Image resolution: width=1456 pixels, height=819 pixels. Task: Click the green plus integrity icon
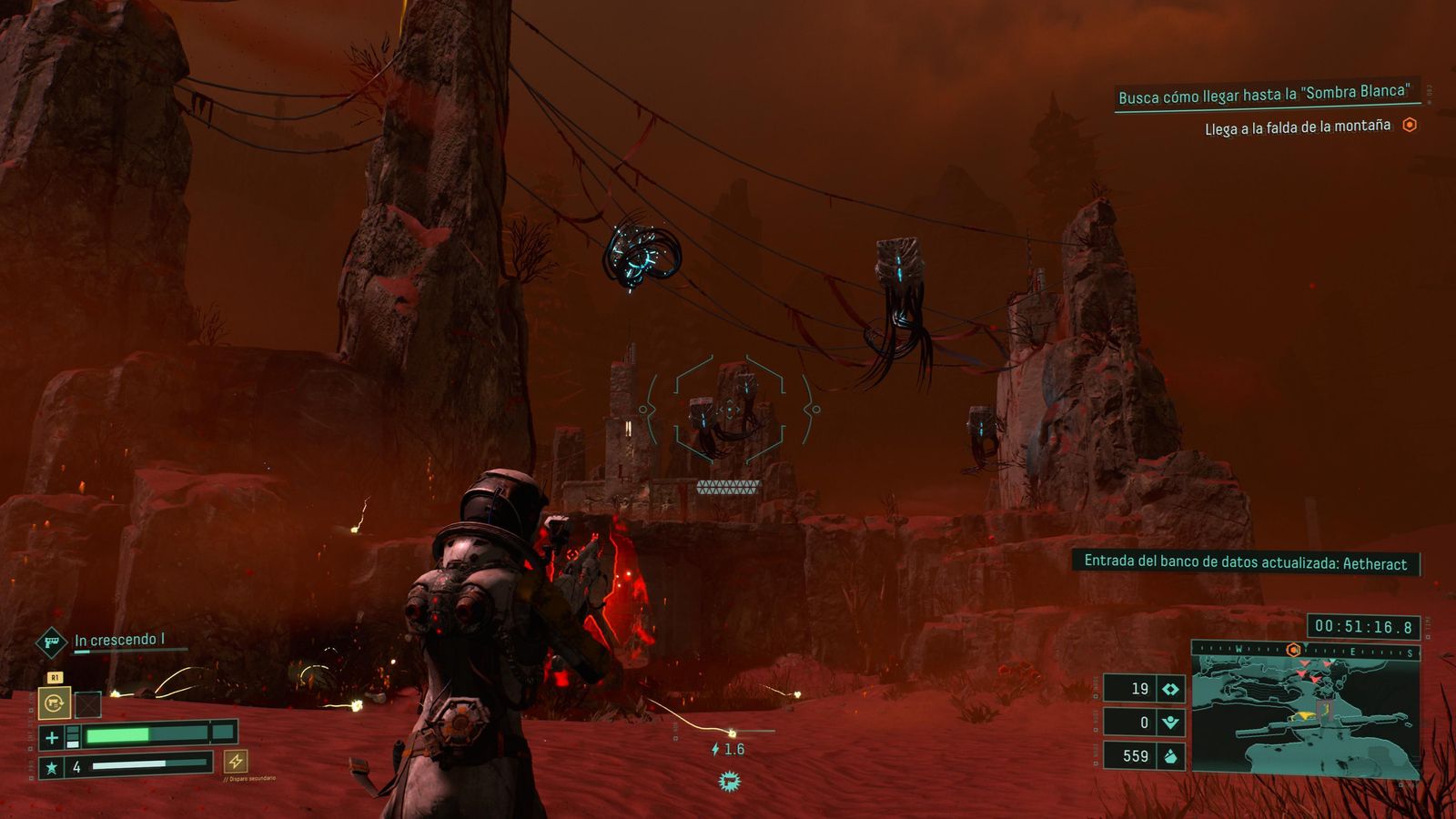52,737
